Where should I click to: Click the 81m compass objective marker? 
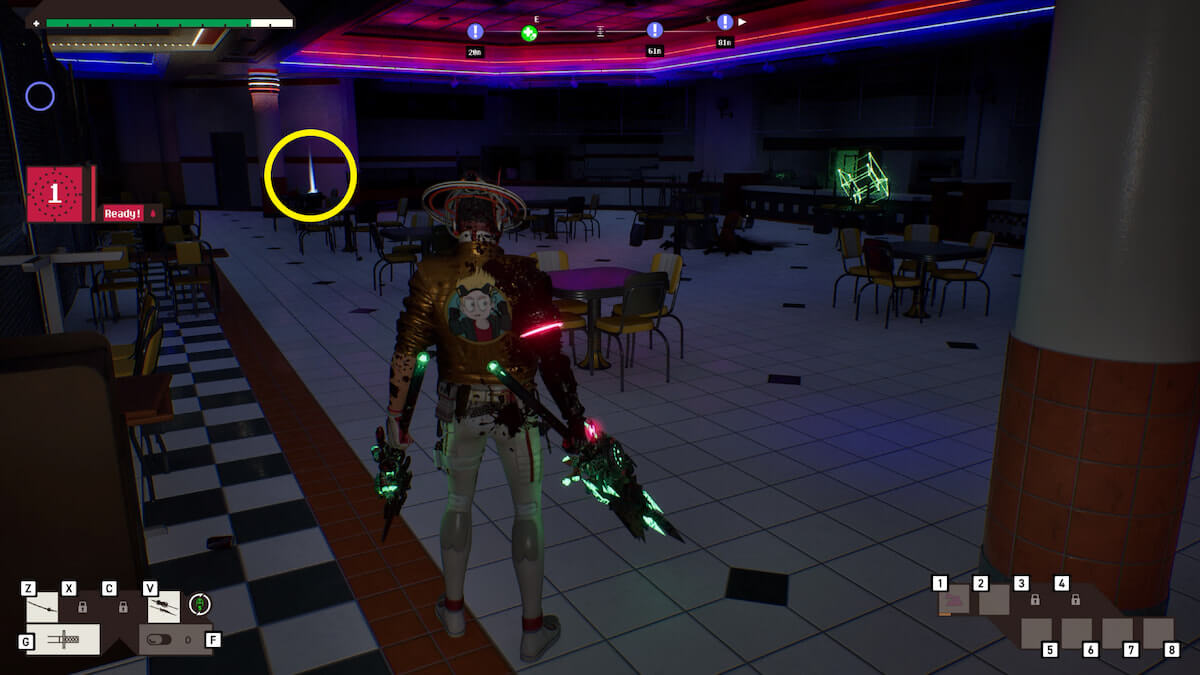click(725, 23)
